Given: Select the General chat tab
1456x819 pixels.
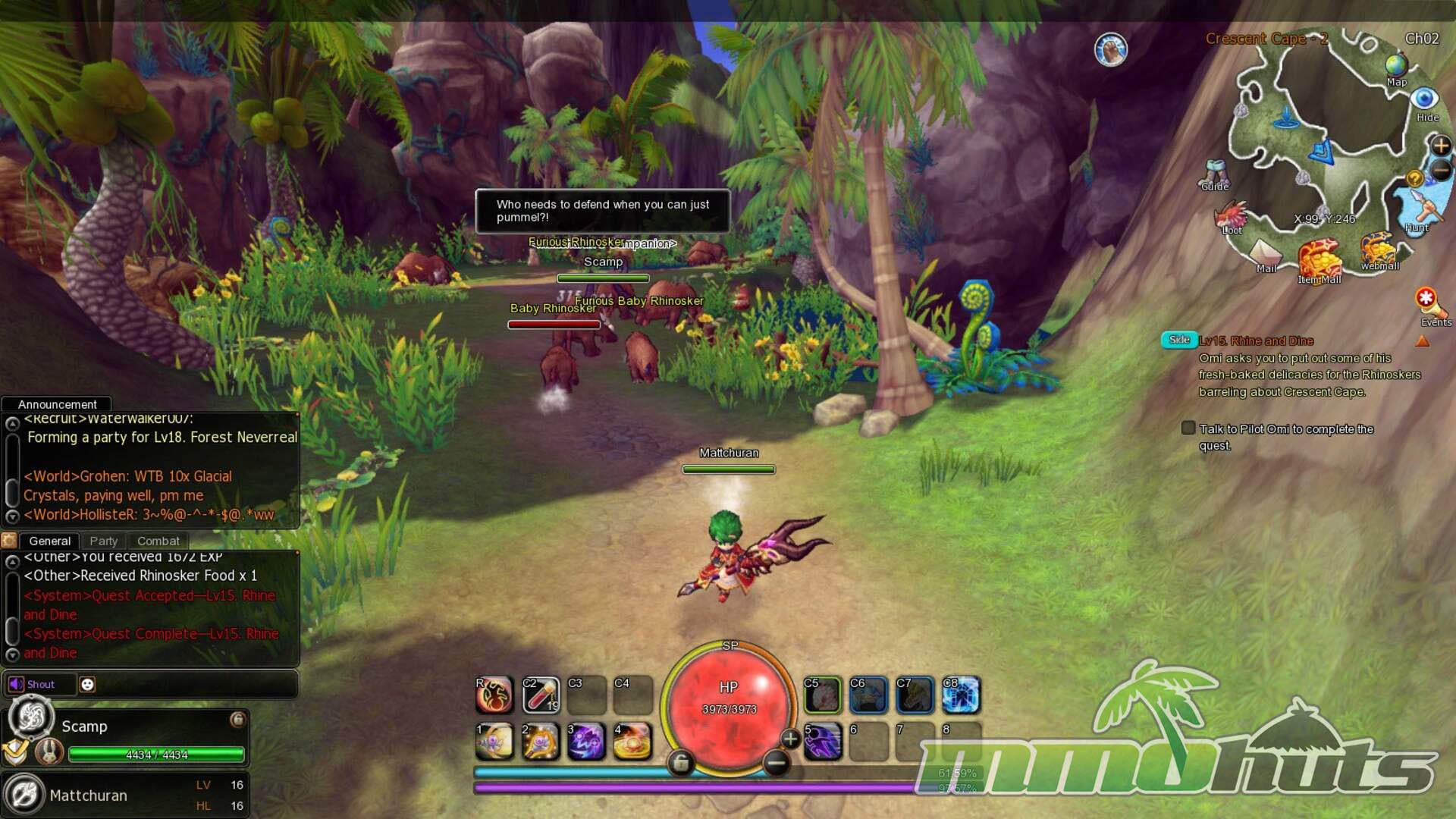Looking at the screenshot, I should [49, 541].
